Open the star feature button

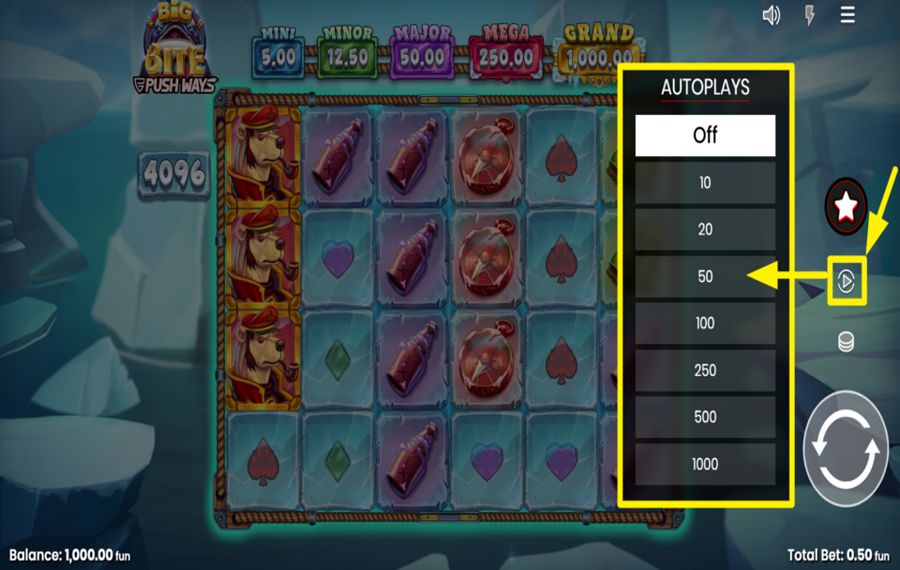pyautogui.click(x=846, y=207)
